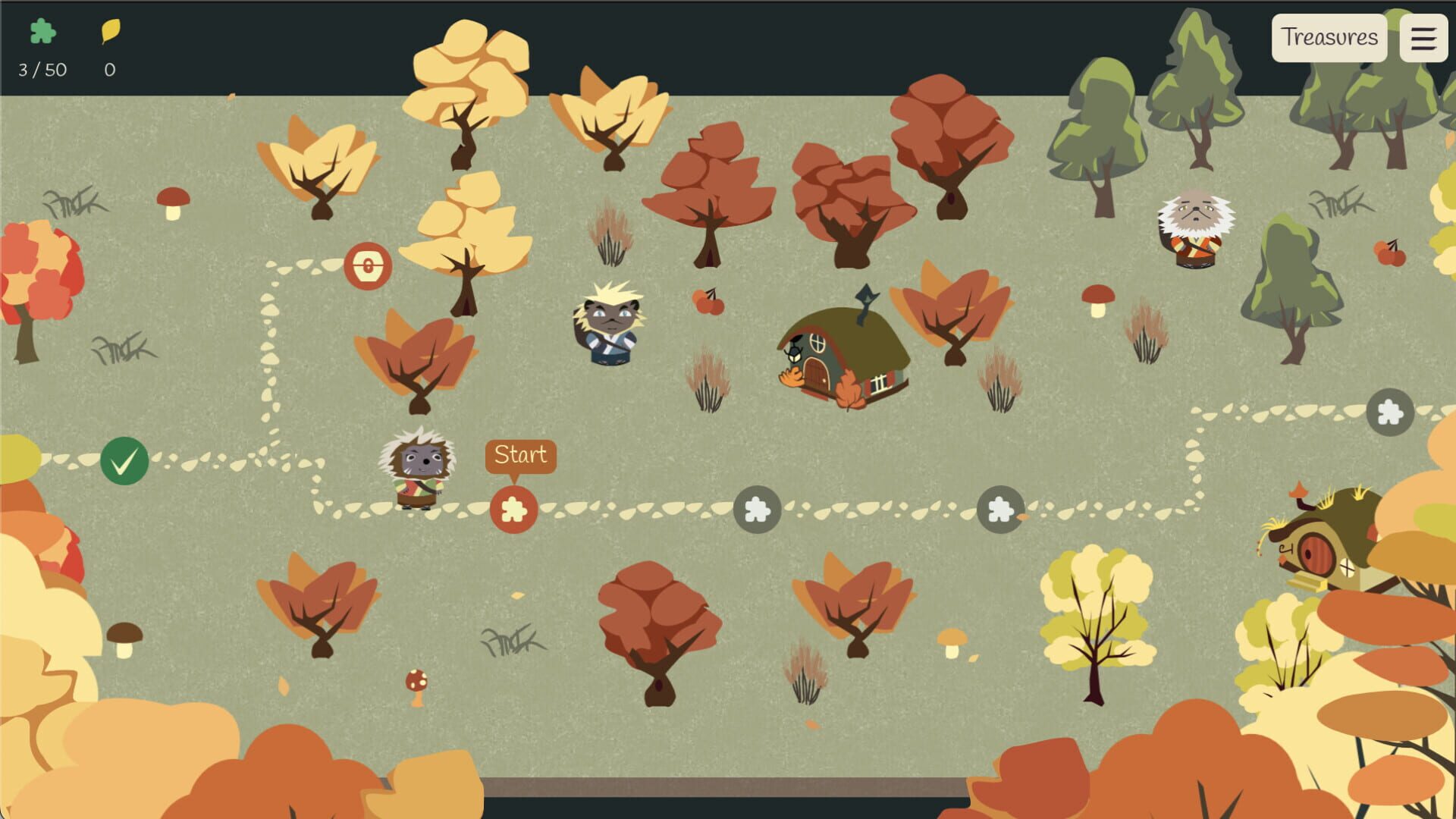Screen dimensions: 1456x819
Task: Check the puzzle progress counter showing 3/50
Action: [x=41, y=71]
